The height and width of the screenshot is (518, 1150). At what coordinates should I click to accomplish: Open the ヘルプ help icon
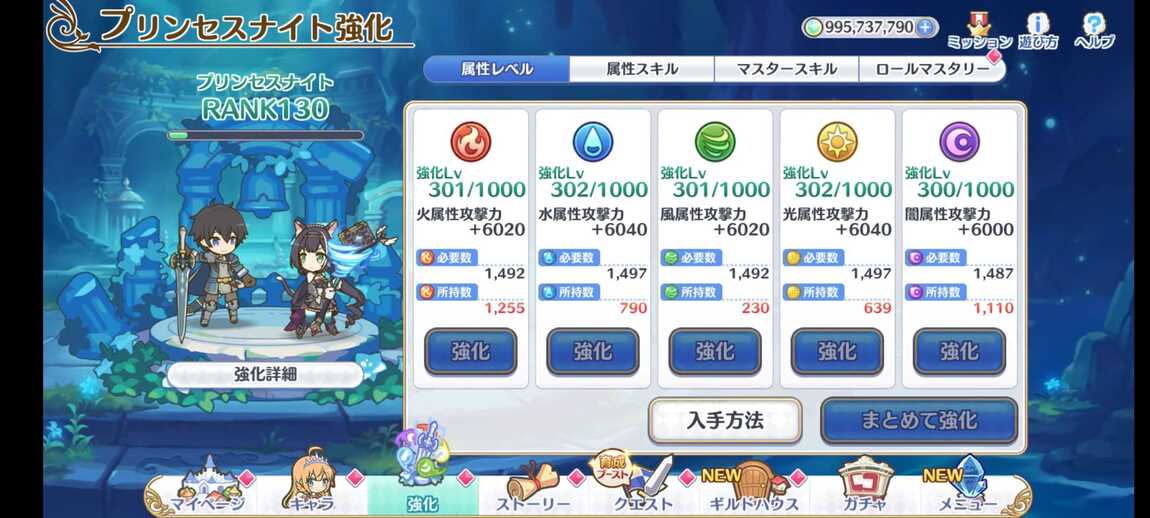coord(1094,31)
